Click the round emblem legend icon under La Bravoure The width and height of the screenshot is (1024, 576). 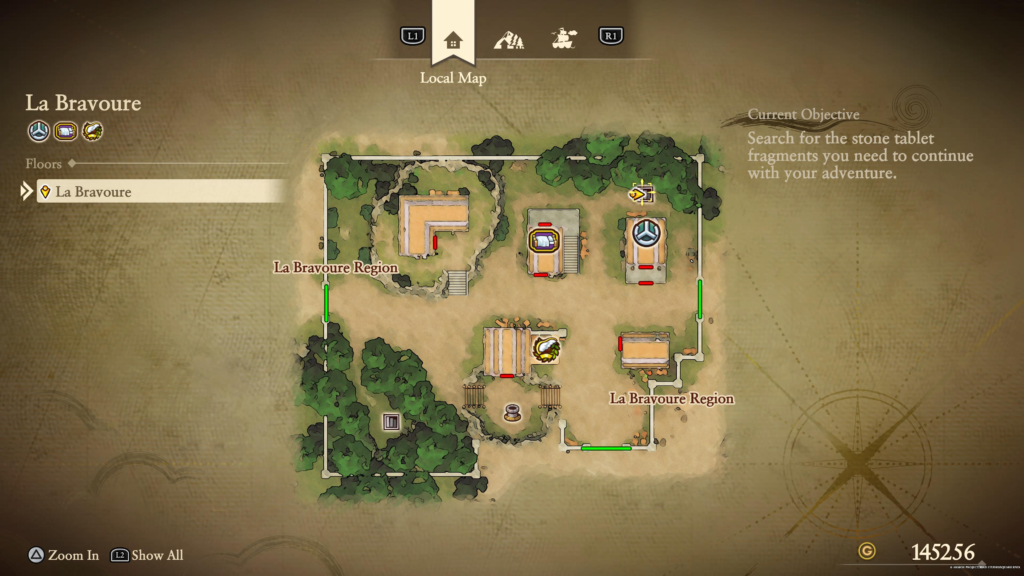(39, 130)
